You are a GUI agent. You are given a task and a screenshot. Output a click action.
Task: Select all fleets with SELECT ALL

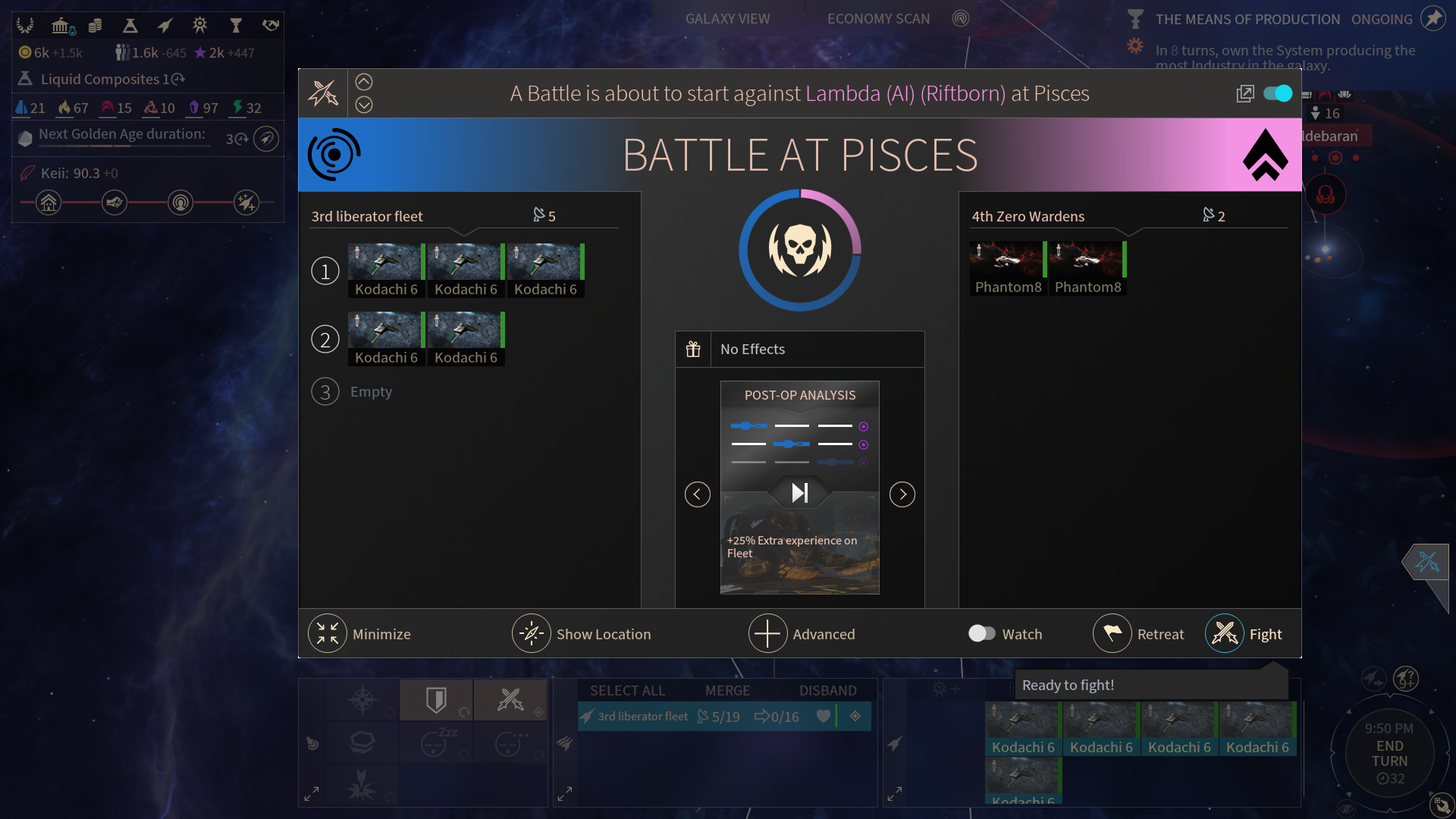click(627, 691)
